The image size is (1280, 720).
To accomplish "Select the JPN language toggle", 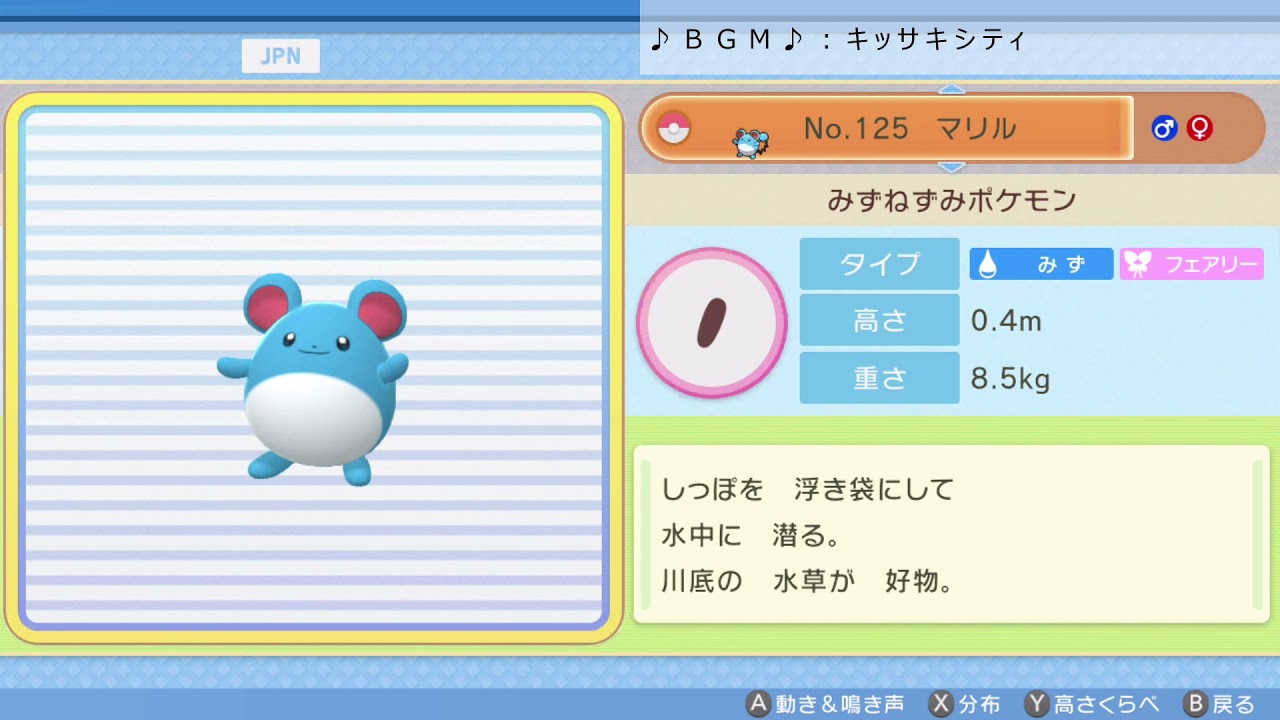I will [x=280, y=55].
